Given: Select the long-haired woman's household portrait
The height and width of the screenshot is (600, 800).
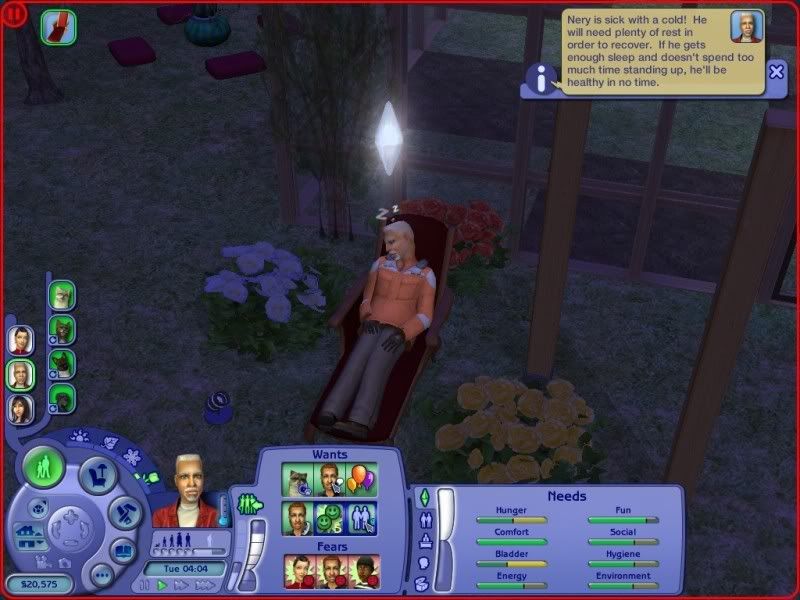Looking at the screenshot, I should (21, 409).
